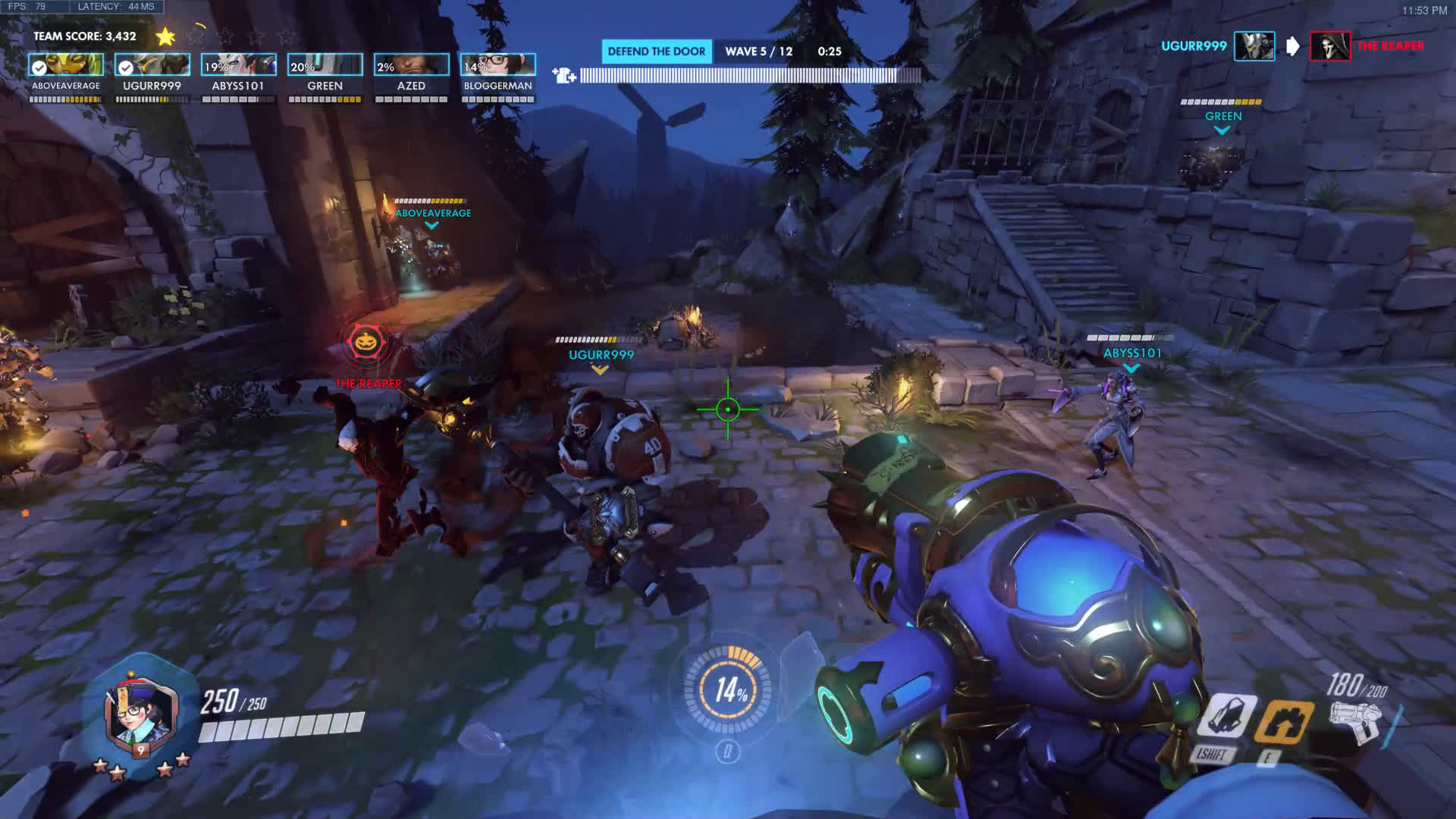Image resolution: width=1456 pixels, height=819 pixels.
Task: Click ABYSS101's hero portrait
Action: coord(239,65)
